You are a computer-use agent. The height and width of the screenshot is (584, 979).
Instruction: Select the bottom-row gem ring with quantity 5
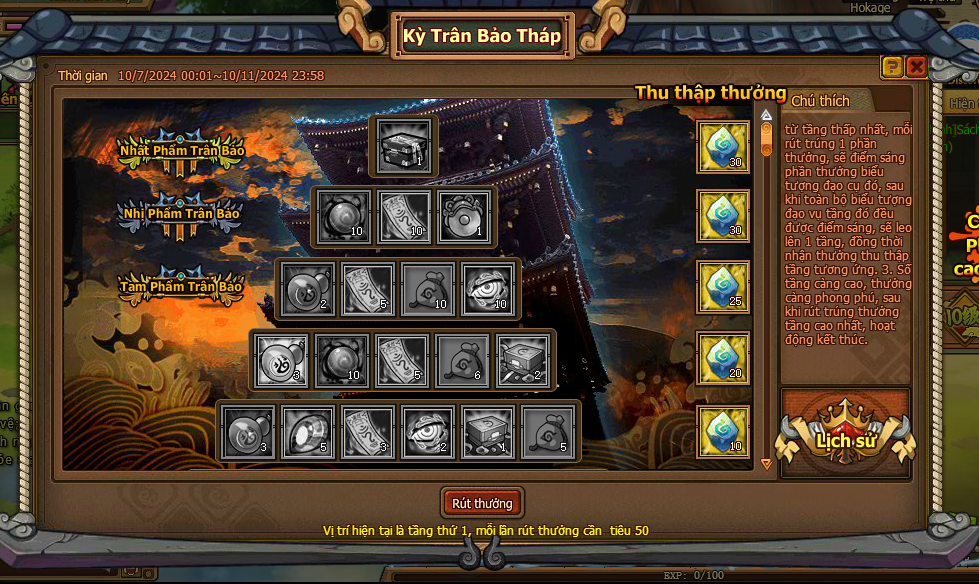point(308,433)
